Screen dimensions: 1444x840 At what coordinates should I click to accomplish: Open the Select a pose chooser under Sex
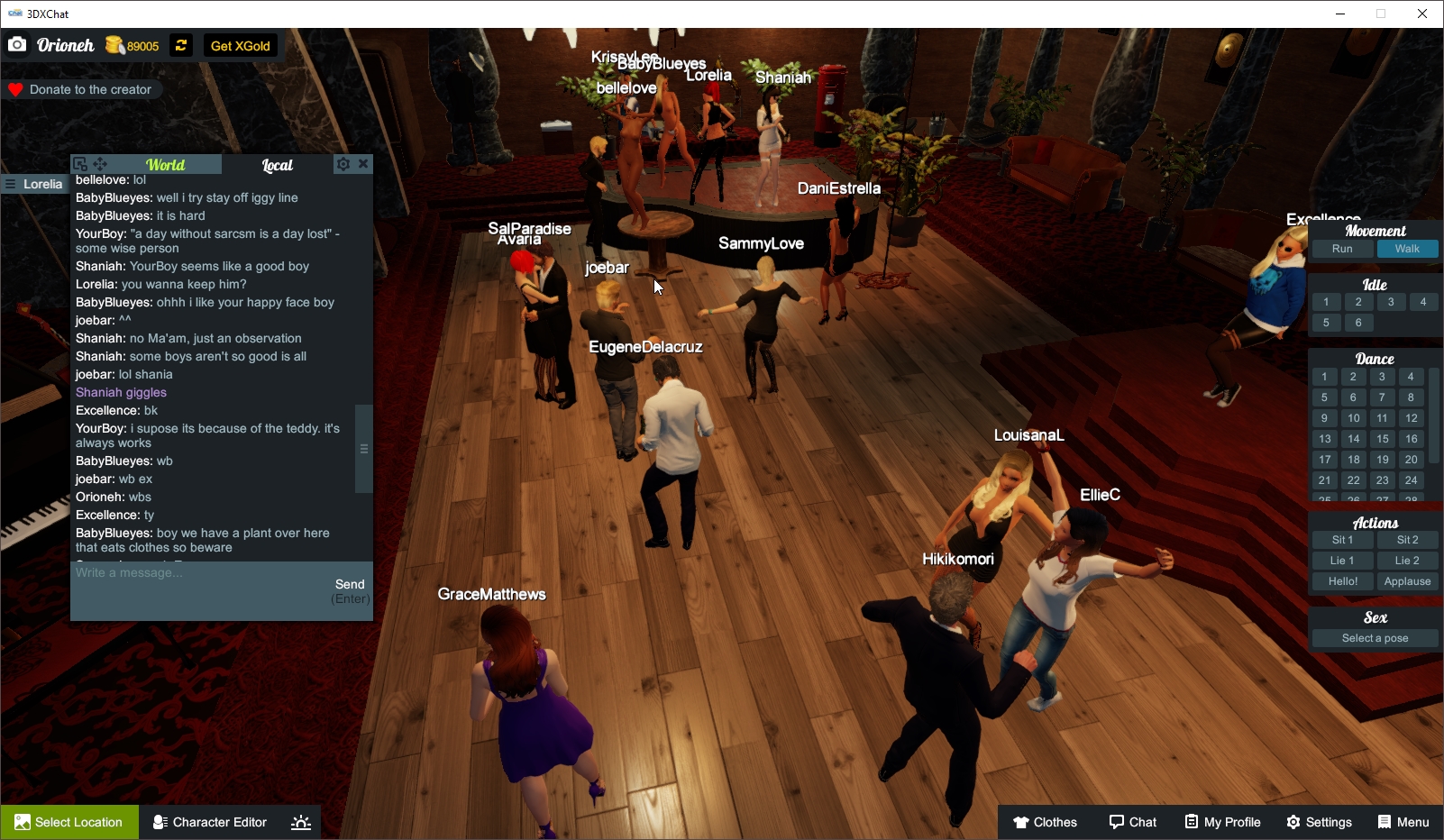[x=1374, y=637]
